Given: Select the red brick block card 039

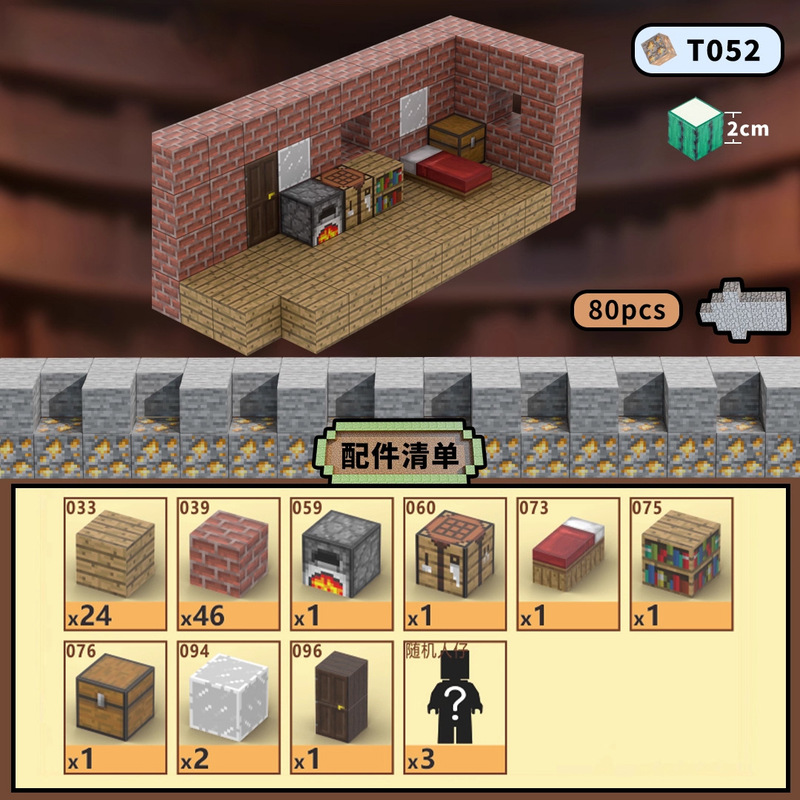Looking at the screenshot, I should [x=228, y=564].
